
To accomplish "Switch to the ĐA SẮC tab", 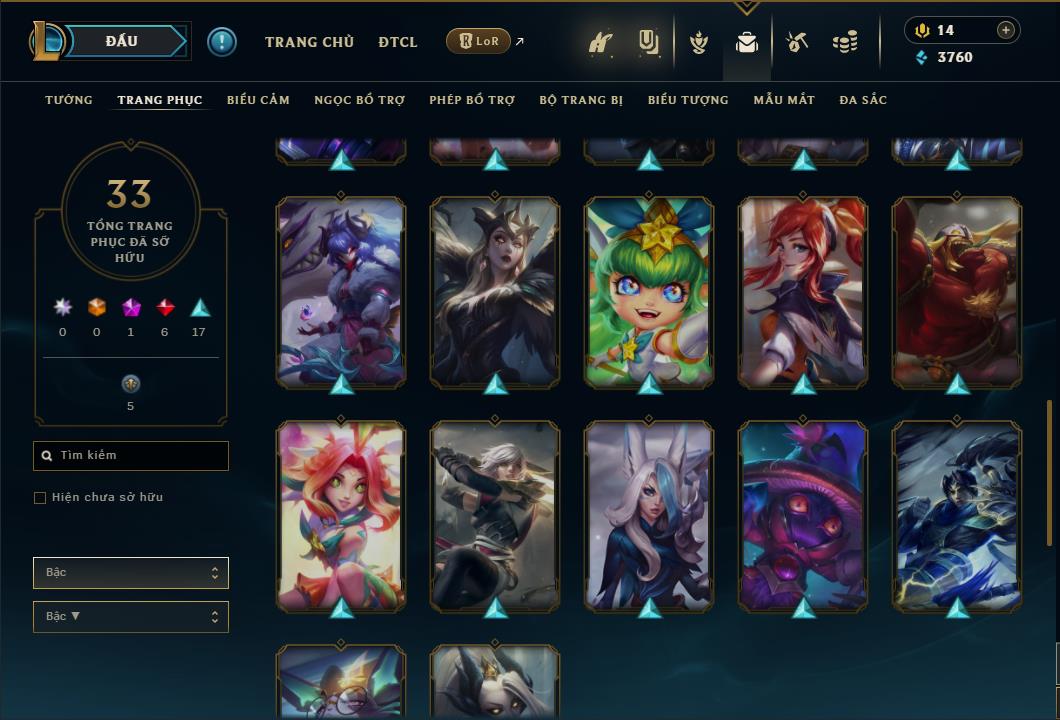I will [x=863, y=100].
